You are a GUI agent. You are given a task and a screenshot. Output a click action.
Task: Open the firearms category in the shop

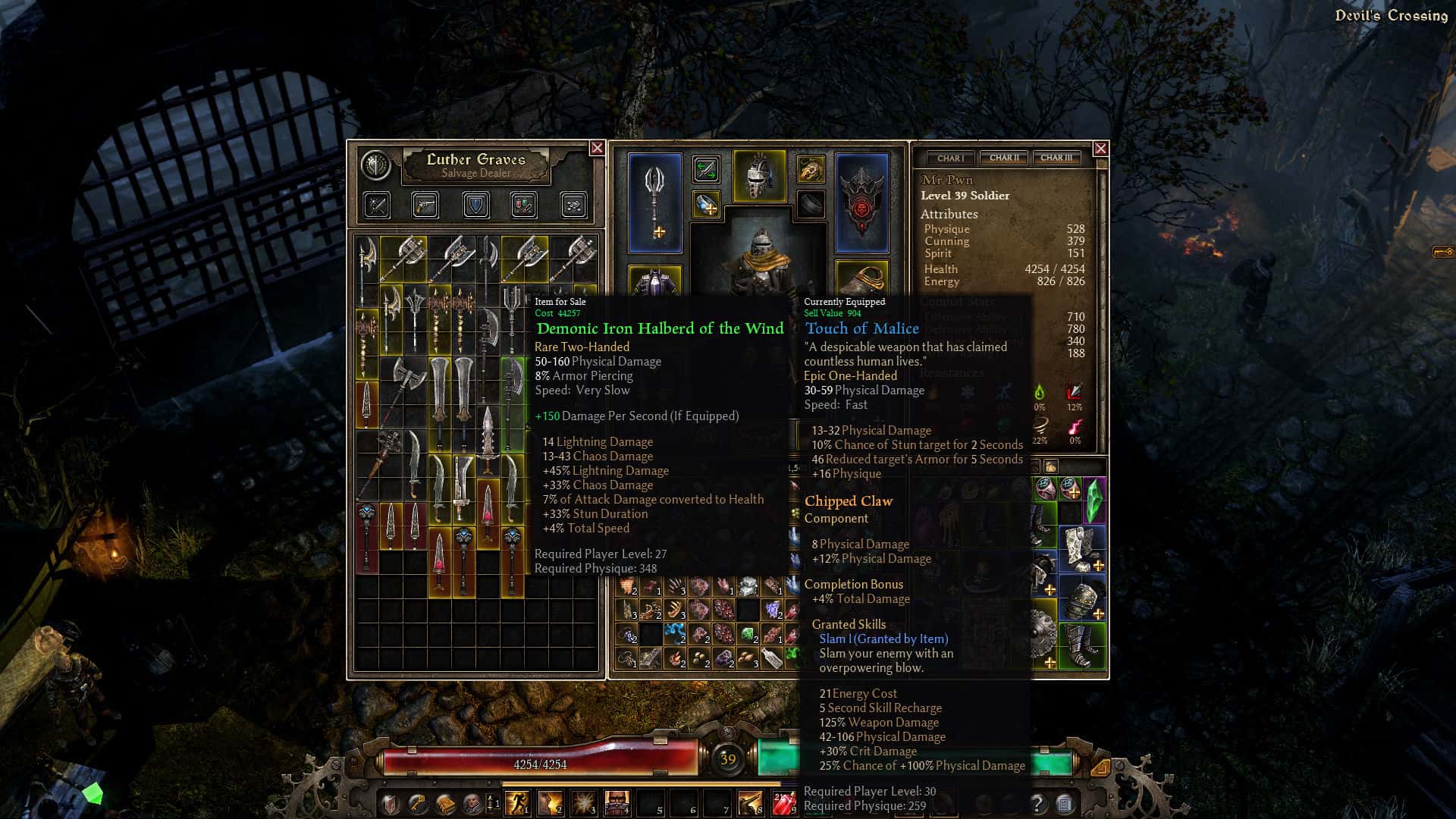coord(425,206)
